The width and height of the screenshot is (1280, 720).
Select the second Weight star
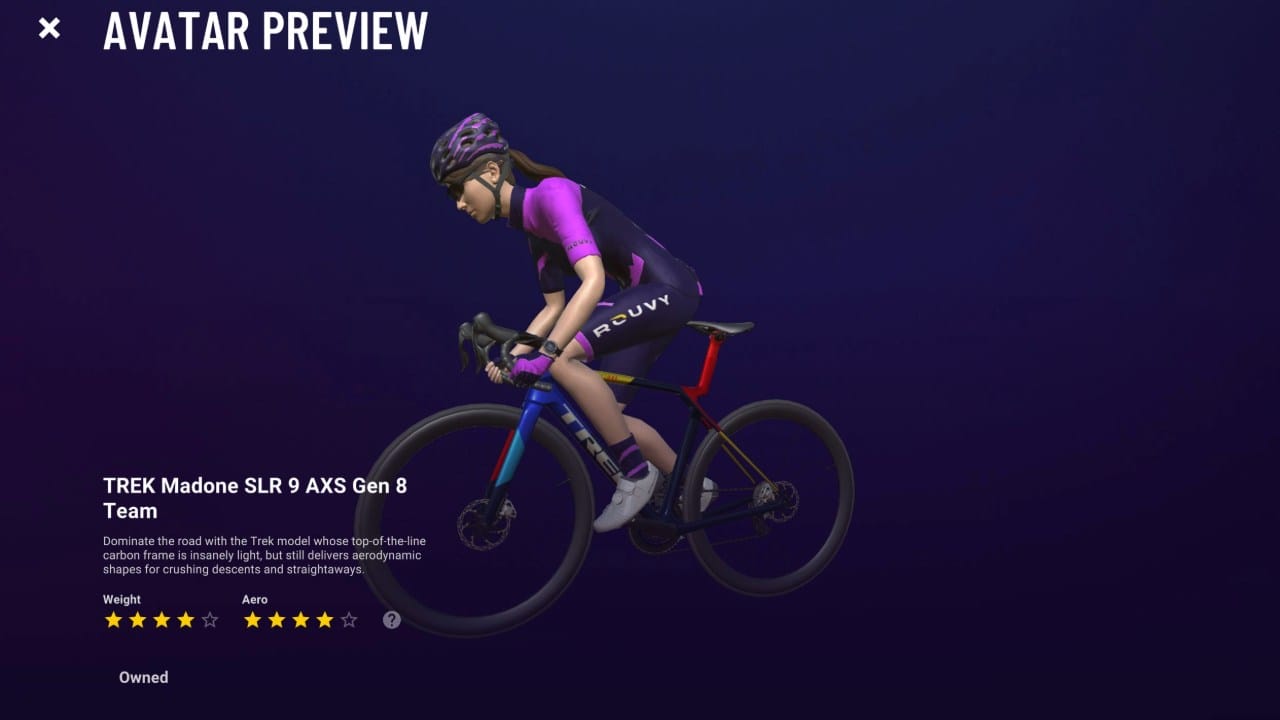click(136, 620)
